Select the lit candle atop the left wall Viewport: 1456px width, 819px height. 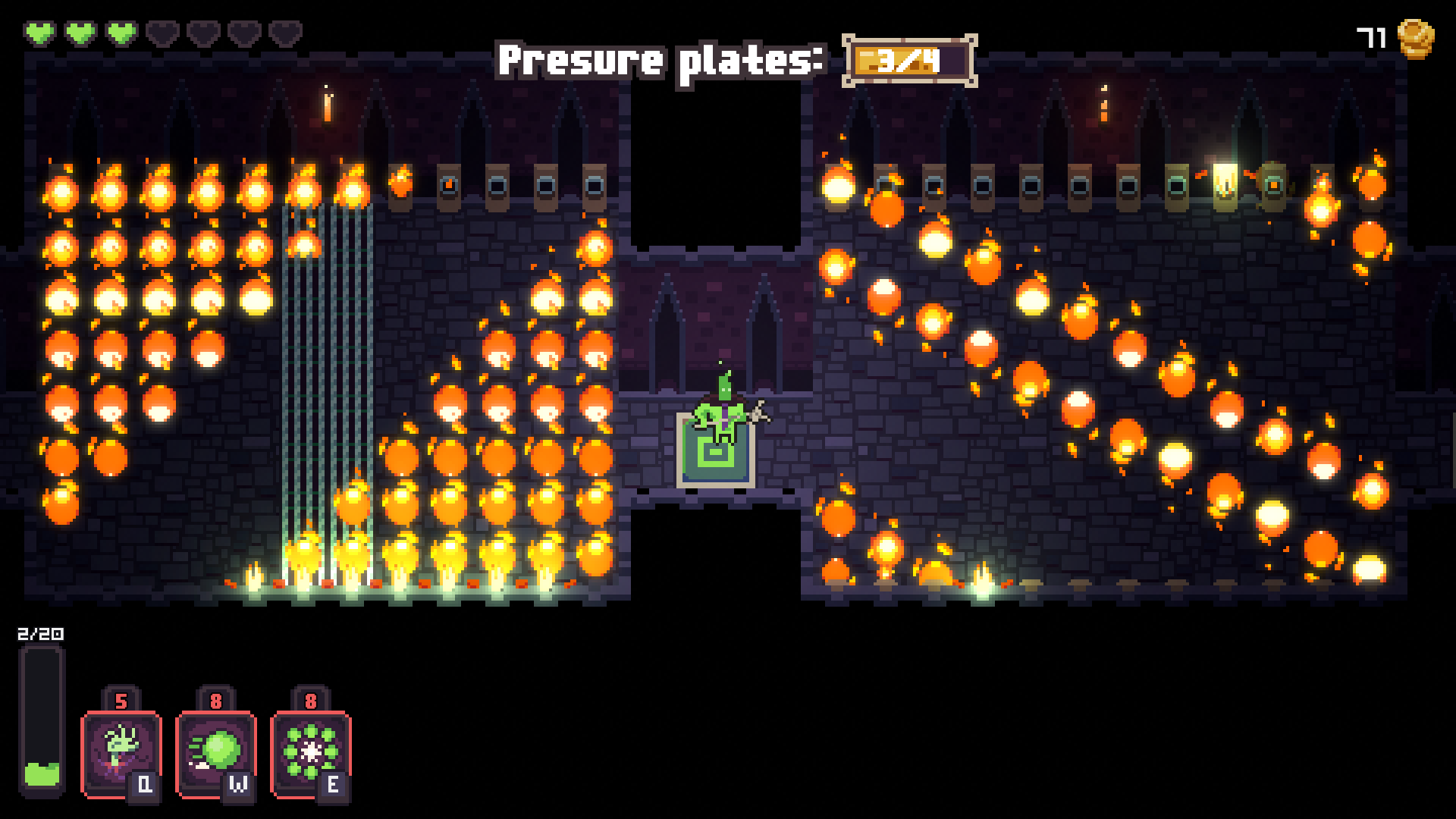pyautogui.click(x=328, y=106)
